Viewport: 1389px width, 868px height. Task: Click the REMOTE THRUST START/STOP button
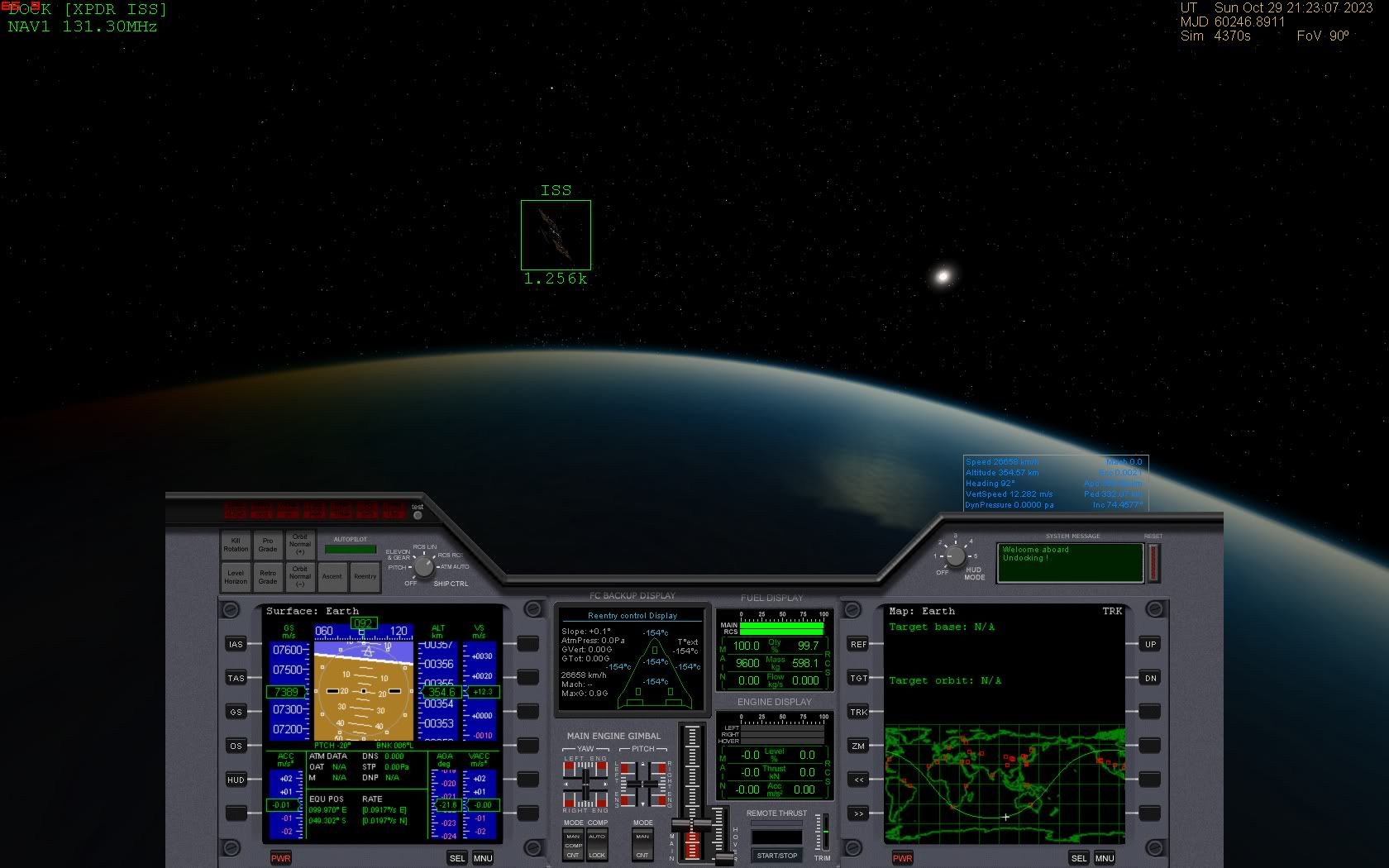coord(776,856)
